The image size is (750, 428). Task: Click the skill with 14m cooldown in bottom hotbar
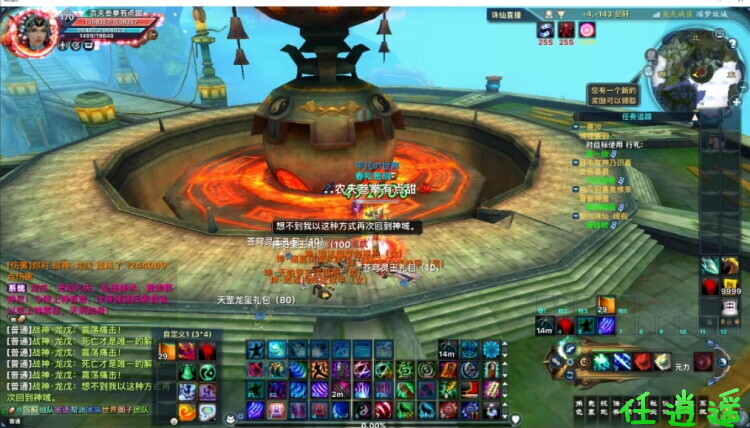447,350
